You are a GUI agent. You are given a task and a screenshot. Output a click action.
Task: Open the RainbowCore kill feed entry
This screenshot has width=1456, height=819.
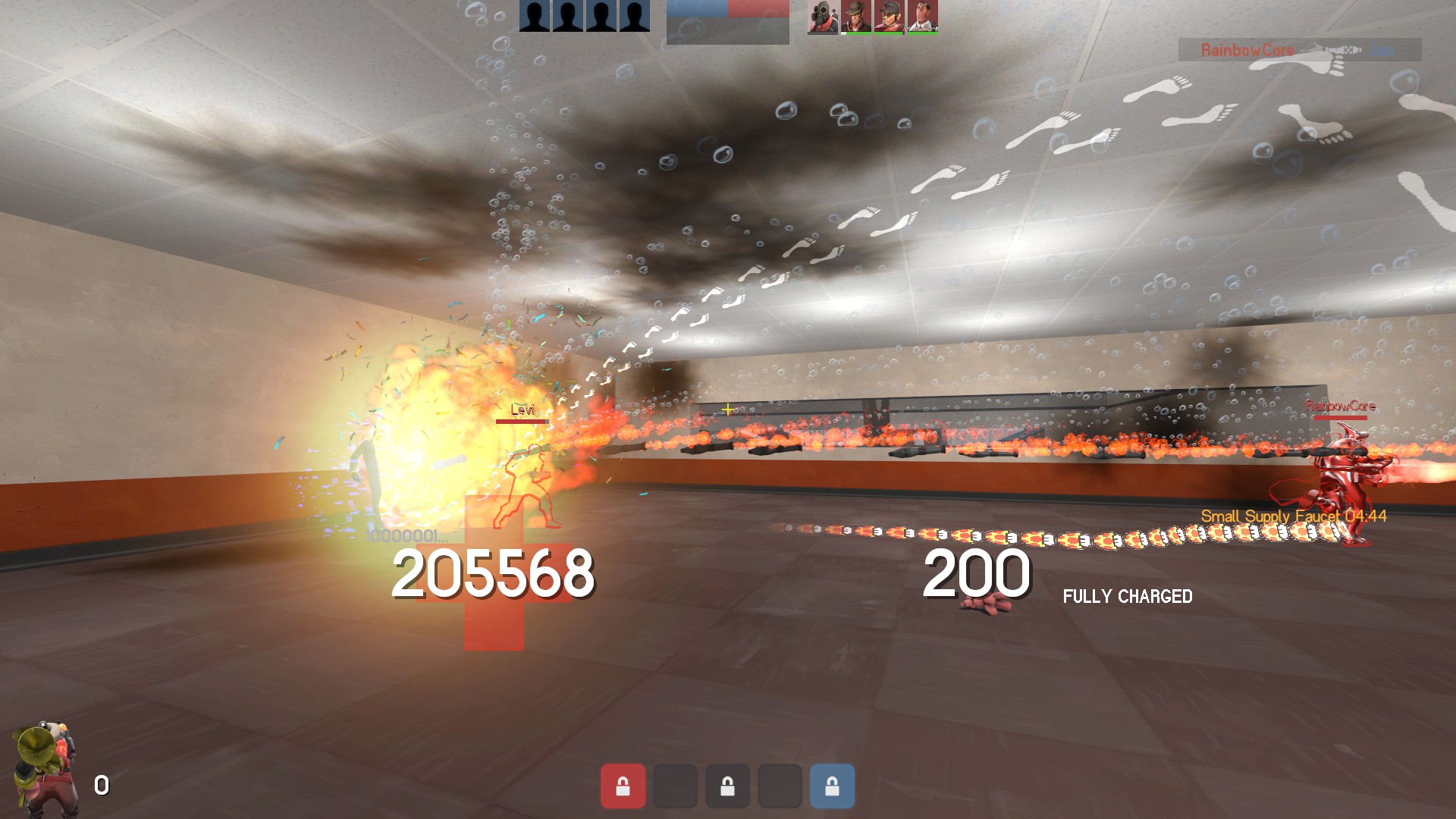[1299, 50]
